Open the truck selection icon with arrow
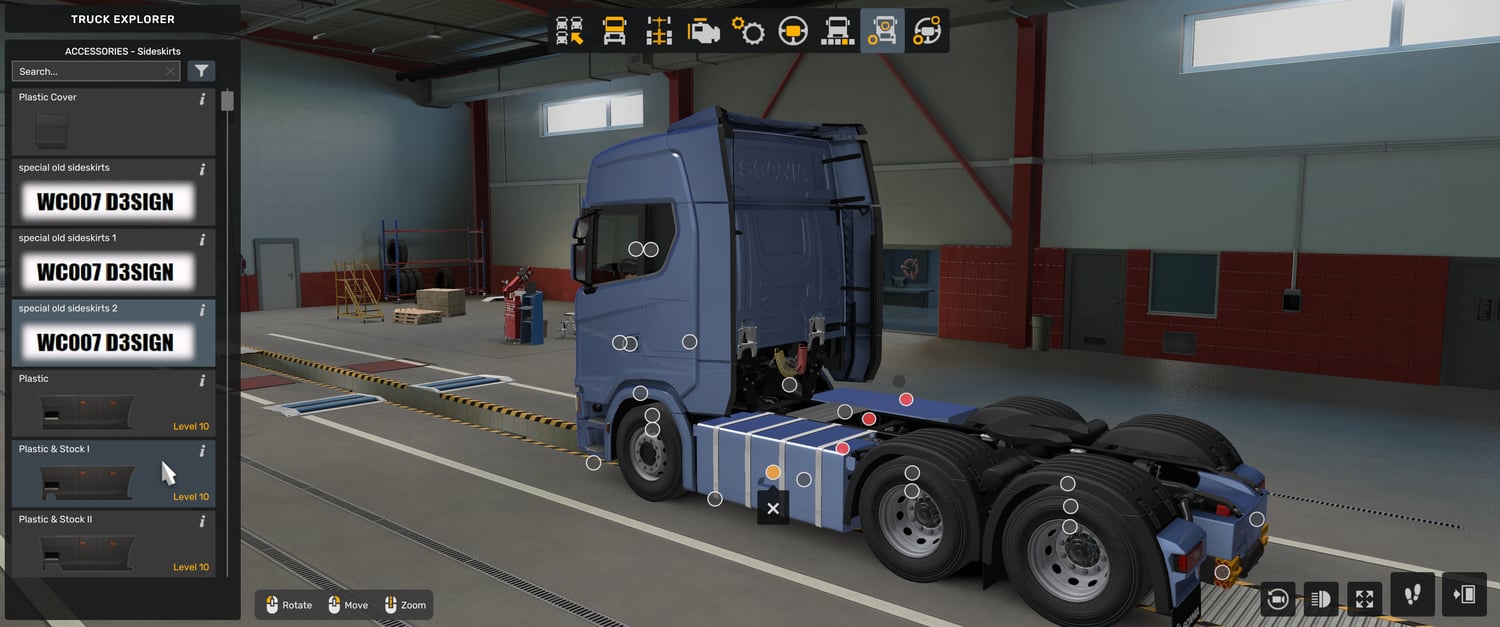The width and height of the screenshot is (1500, 627). click(570, 31)
